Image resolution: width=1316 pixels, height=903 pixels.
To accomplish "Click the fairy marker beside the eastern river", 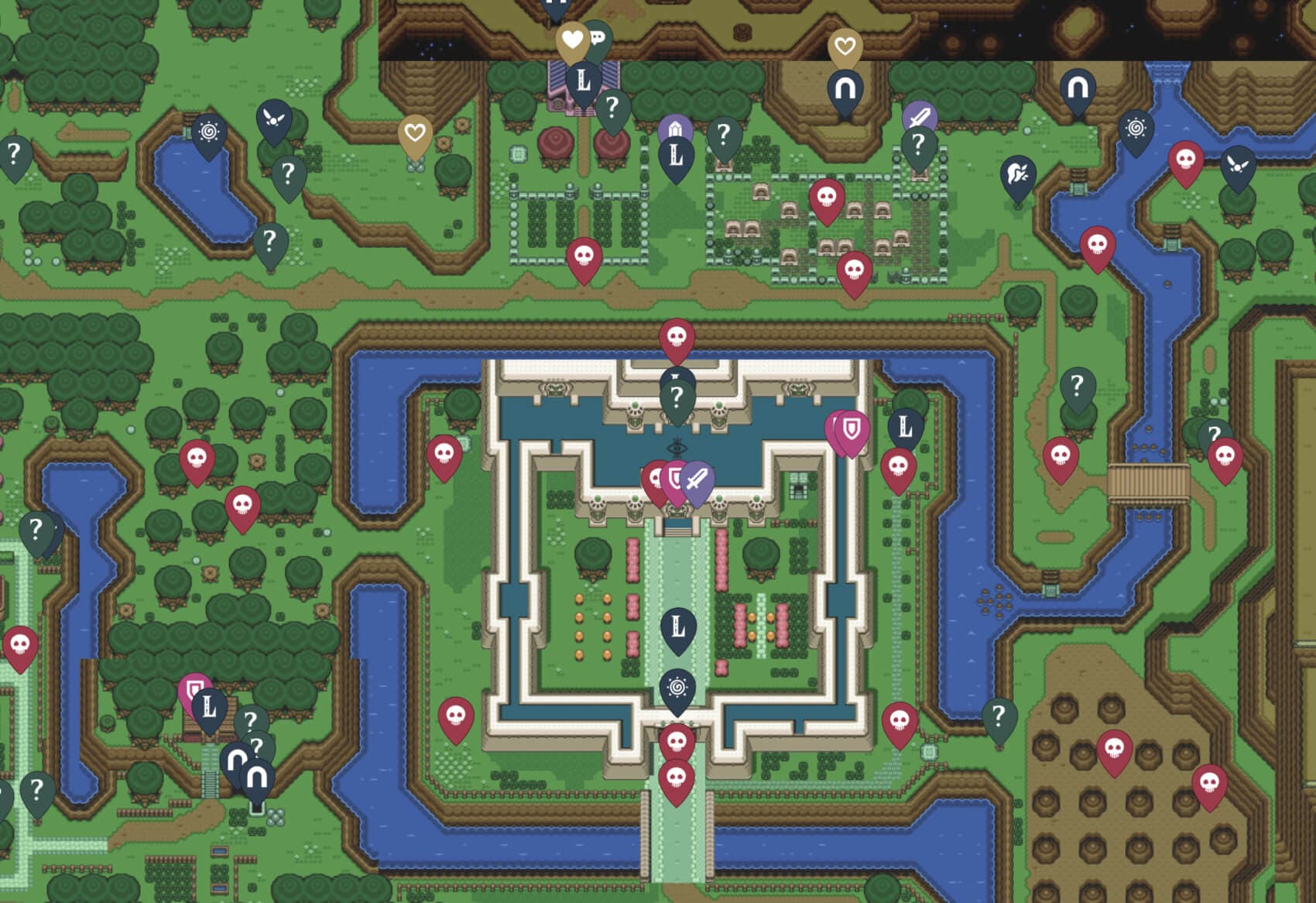I will tap(1239, 167).
